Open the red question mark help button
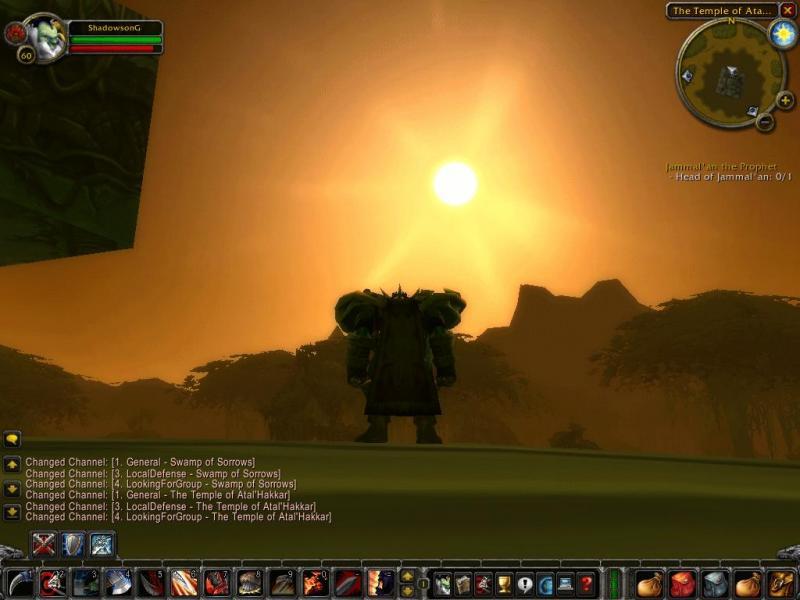The height and width of the screenshot is (600, 800). [587, 583]
